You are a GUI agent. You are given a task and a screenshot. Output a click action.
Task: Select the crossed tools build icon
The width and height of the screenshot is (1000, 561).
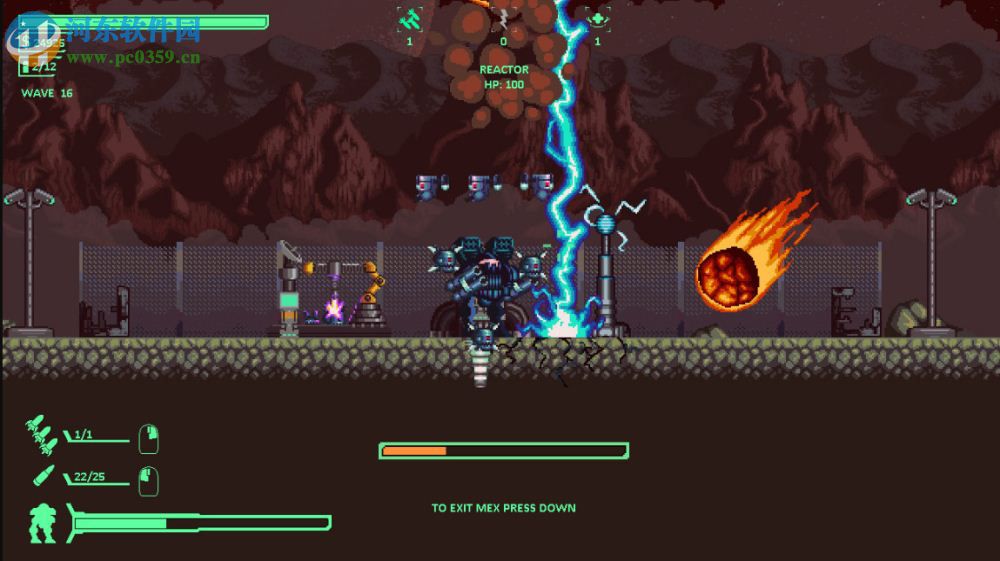click(409, 18)
